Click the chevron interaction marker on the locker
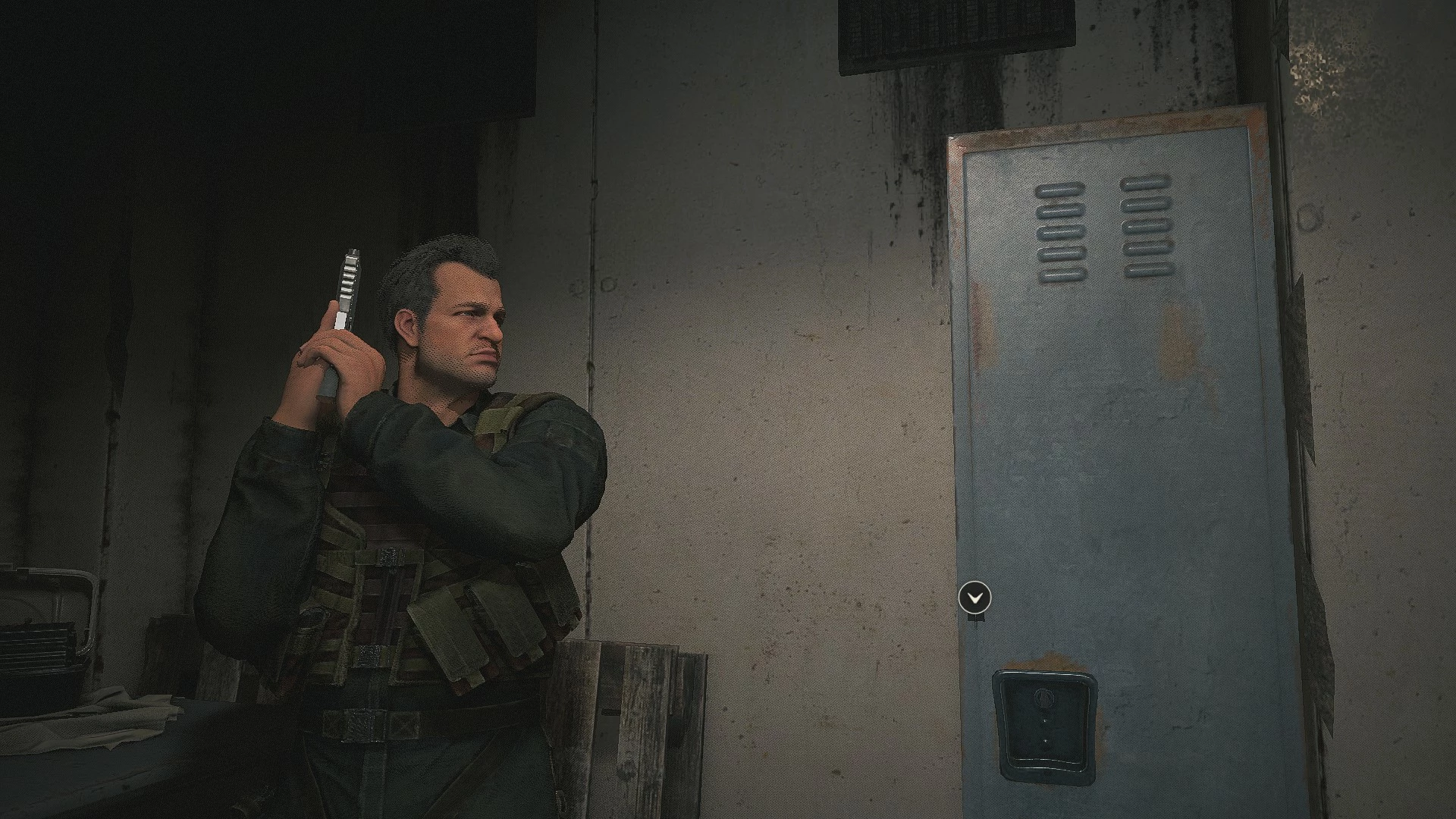 [974, 598]
